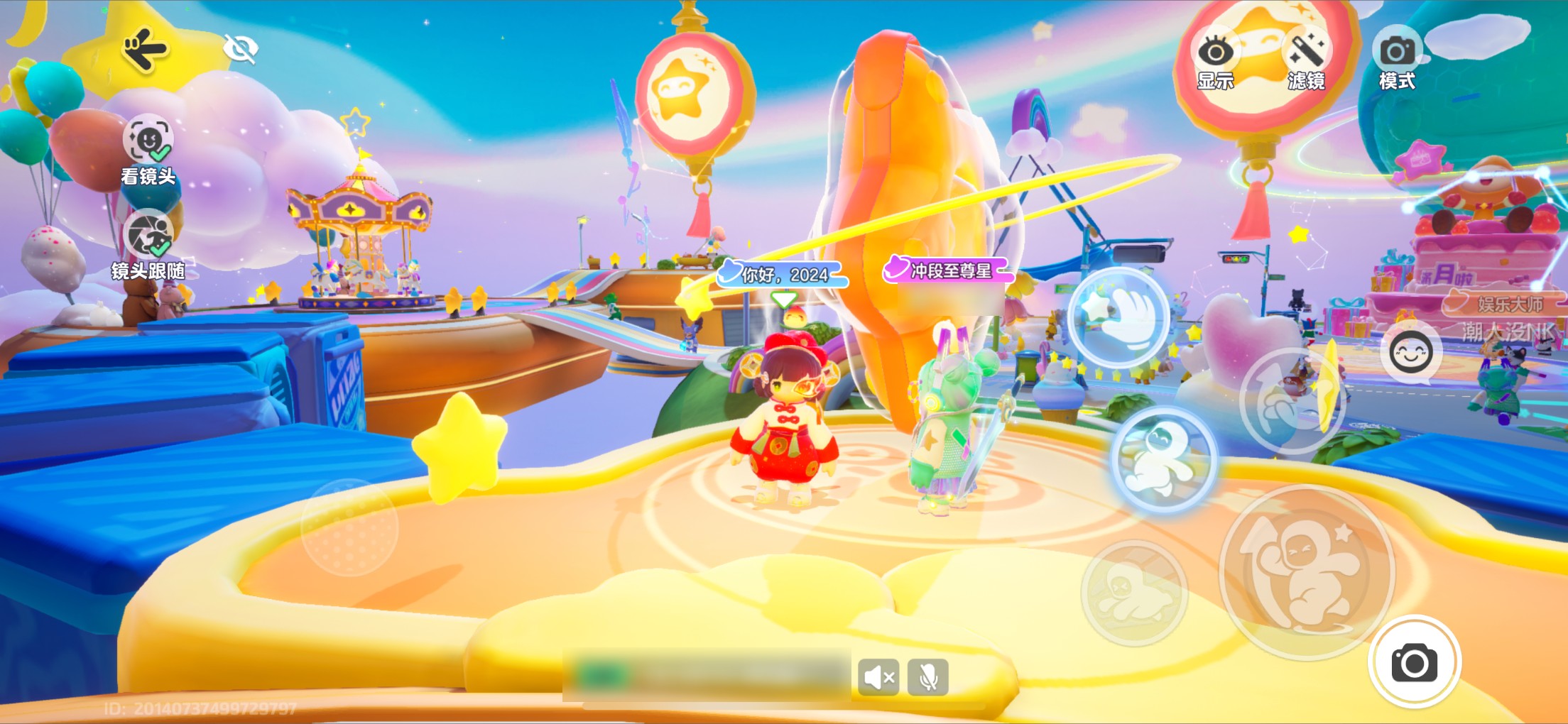The image size is (1568, 724).
Task: Activate the faded grab action button
Action: (x=1292, y=401)
